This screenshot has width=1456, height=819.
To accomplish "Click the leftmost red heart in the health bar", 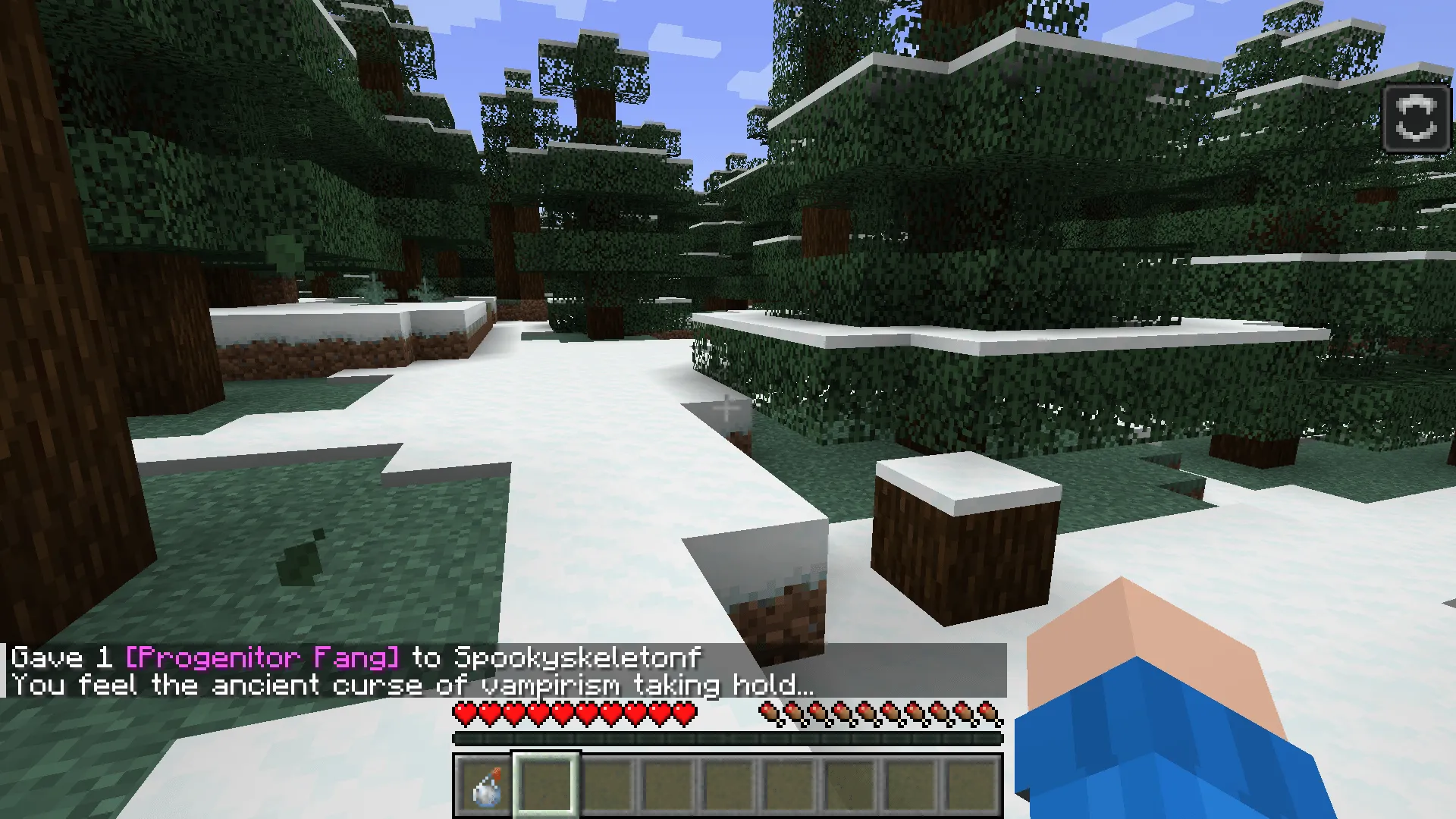I will [x=463, y=714].
